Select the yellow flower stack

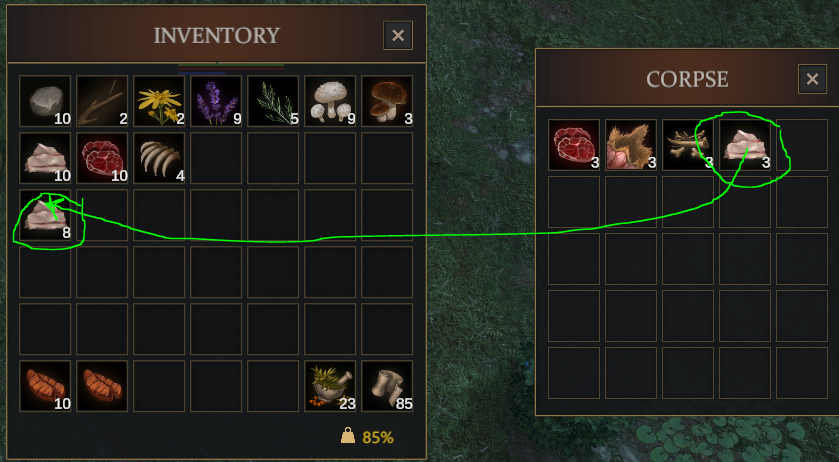(159, 101)
